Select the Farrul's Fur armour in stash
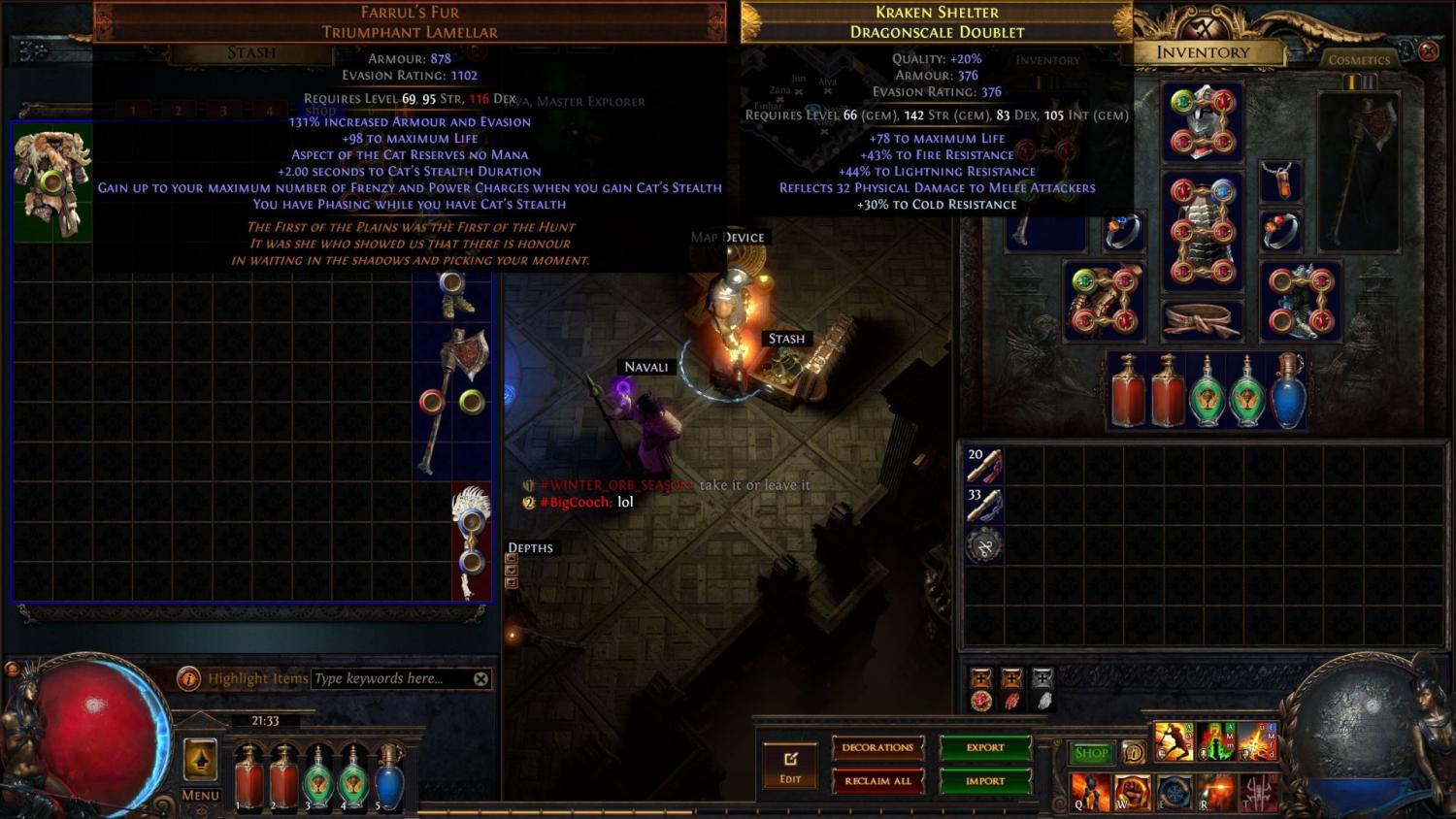 [x=52, y=181]
